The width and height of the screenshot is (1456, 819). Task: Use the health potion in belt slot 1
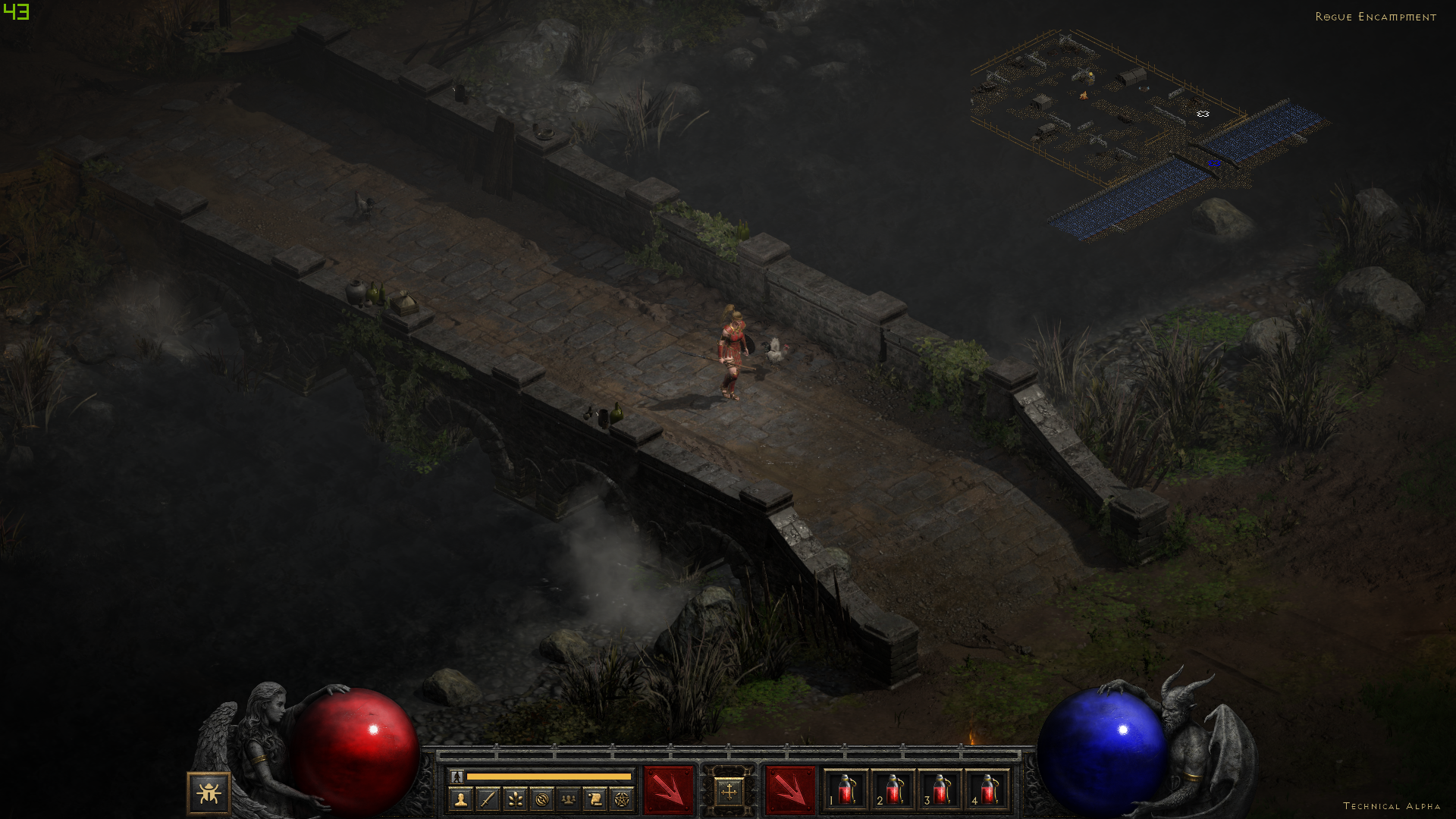846,790
